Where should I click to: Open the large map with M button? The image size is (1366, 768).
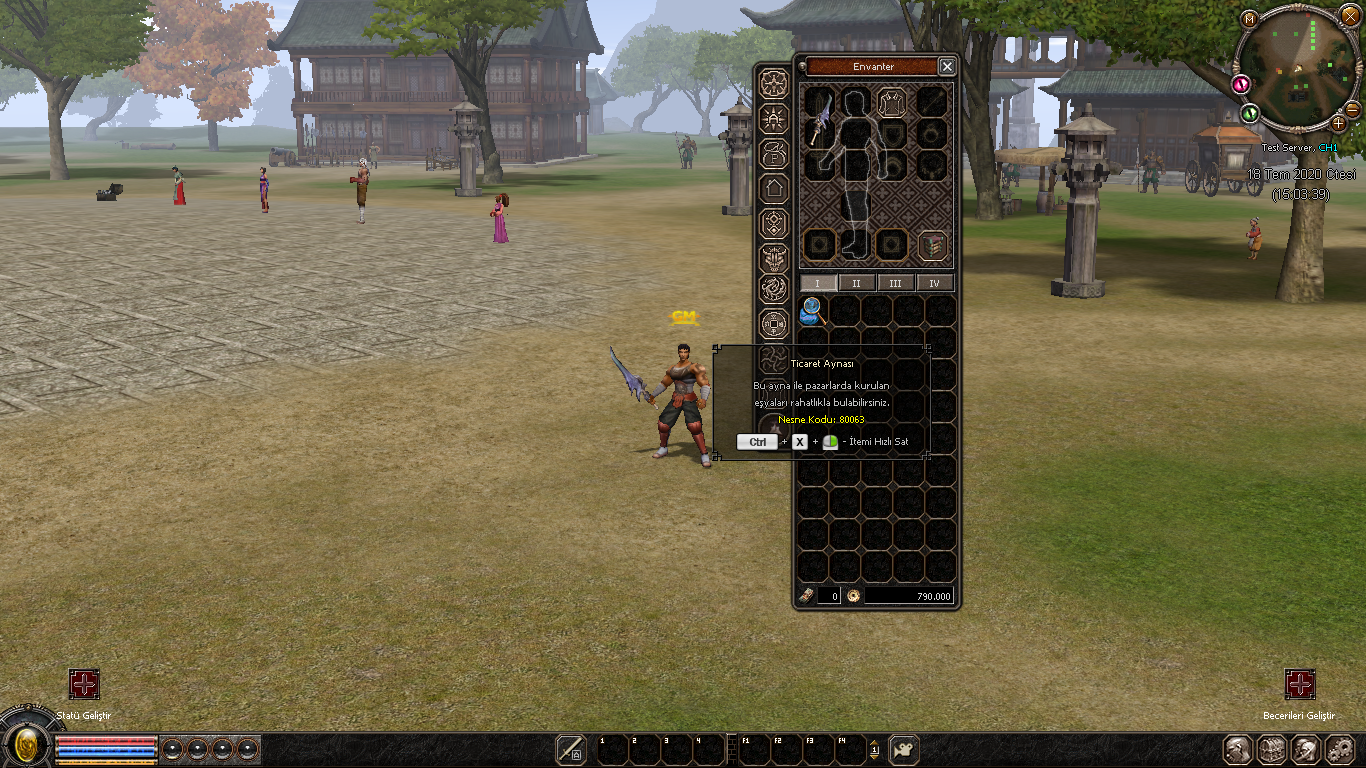tap(1249, 18)
